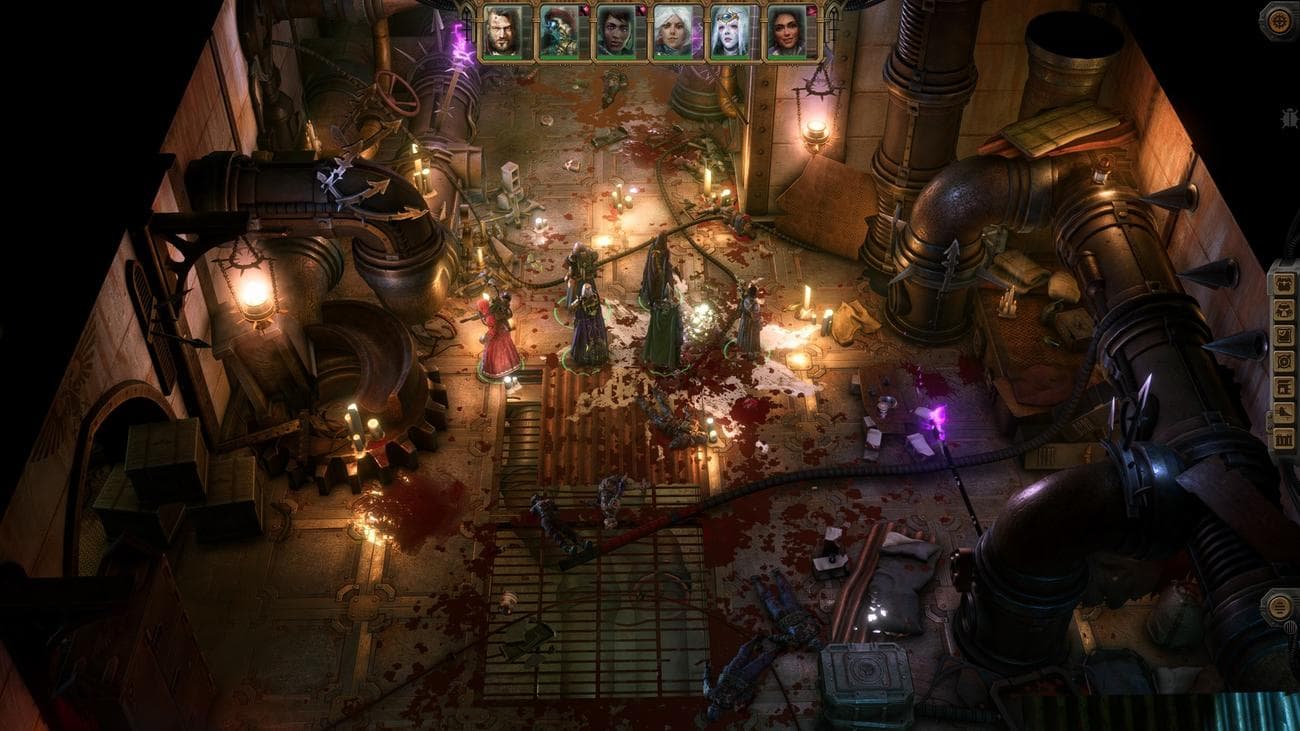Select the rightmost smiling companion's portrait
Viewport: 1300px width, 731px height.
click(x=786, y=30)
